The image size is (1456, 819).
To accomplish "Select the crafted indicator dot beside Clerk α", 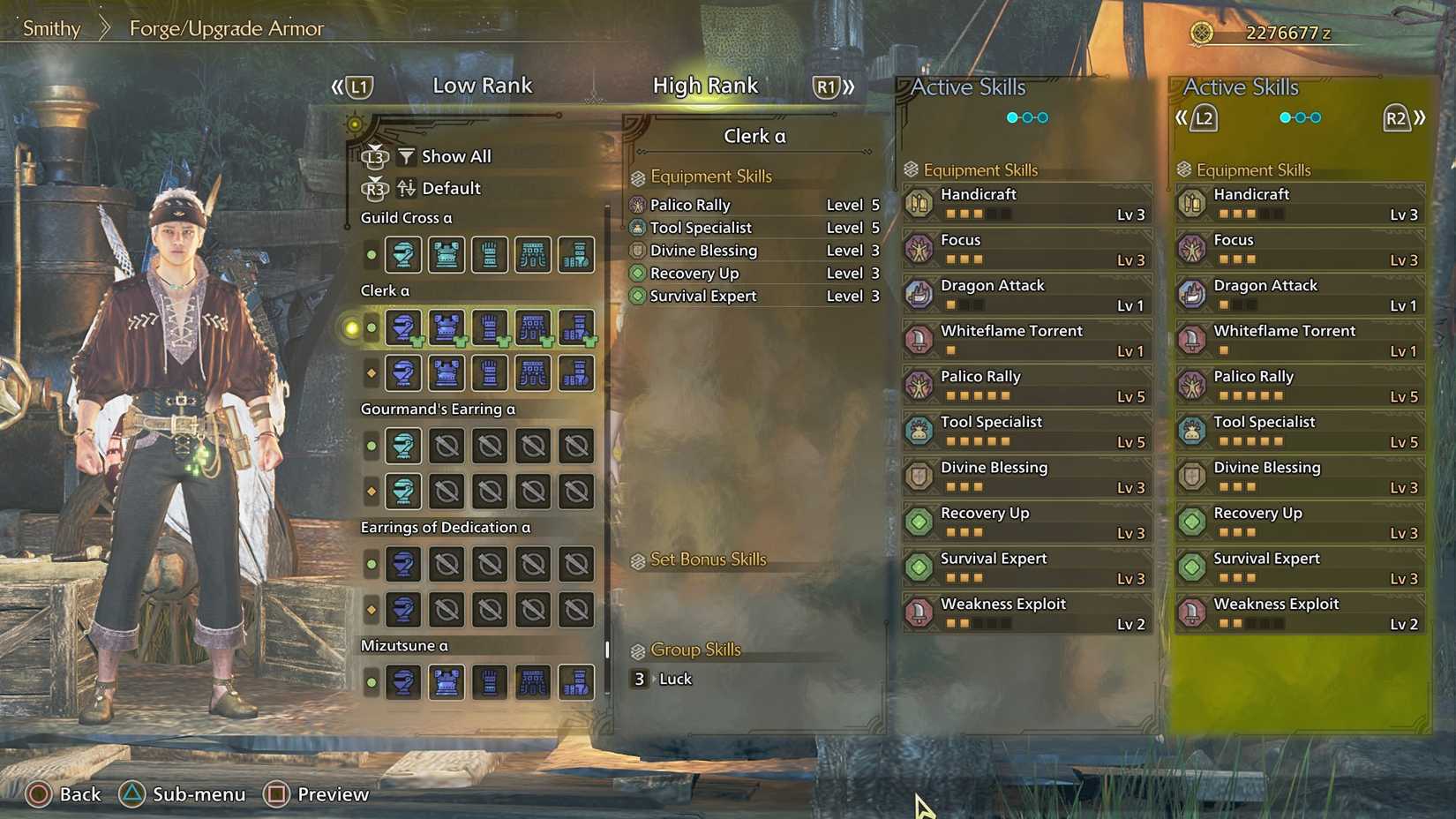I will (371, 327).
